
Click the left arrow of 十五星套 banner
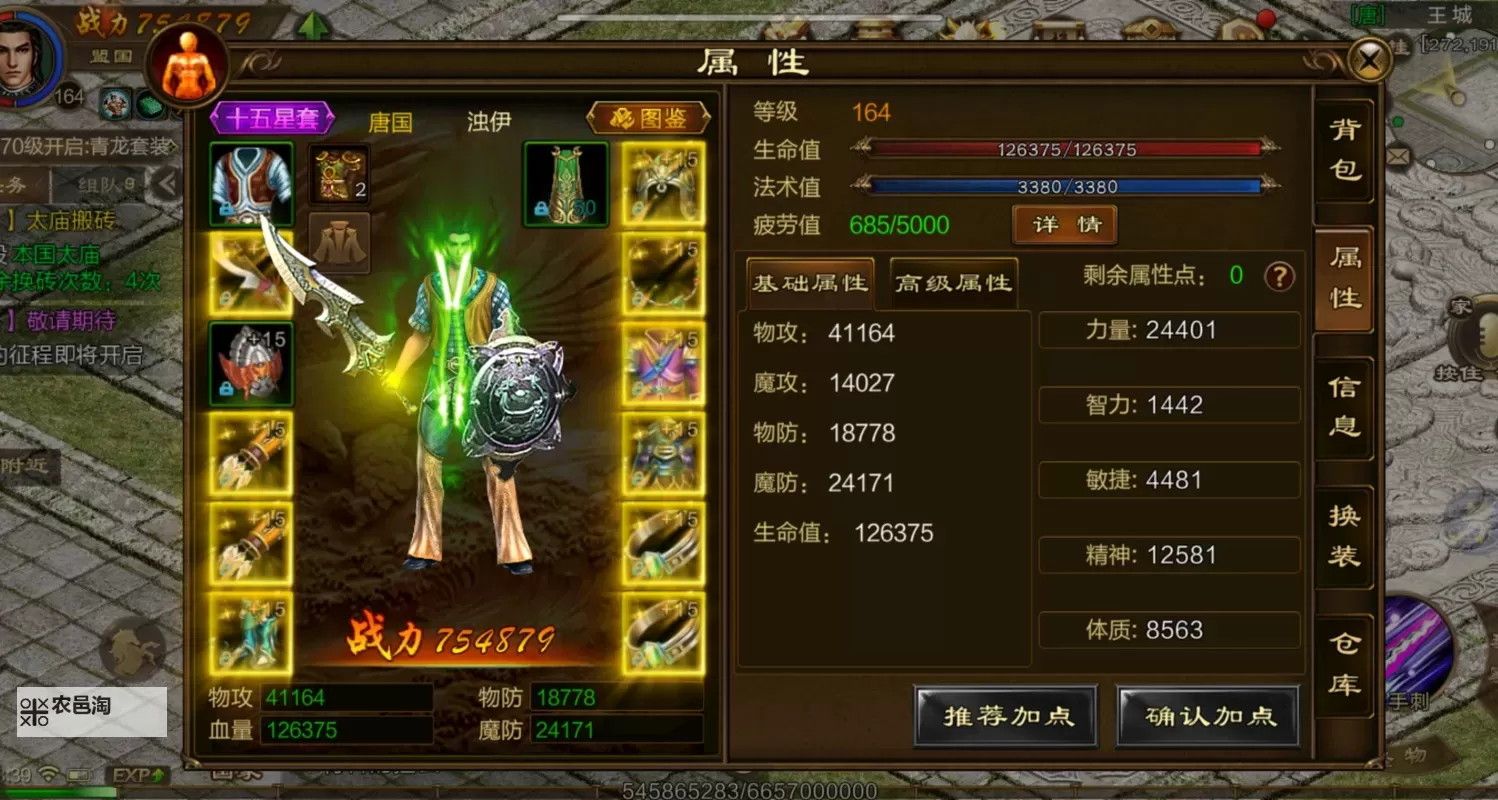tap(214, 117)
